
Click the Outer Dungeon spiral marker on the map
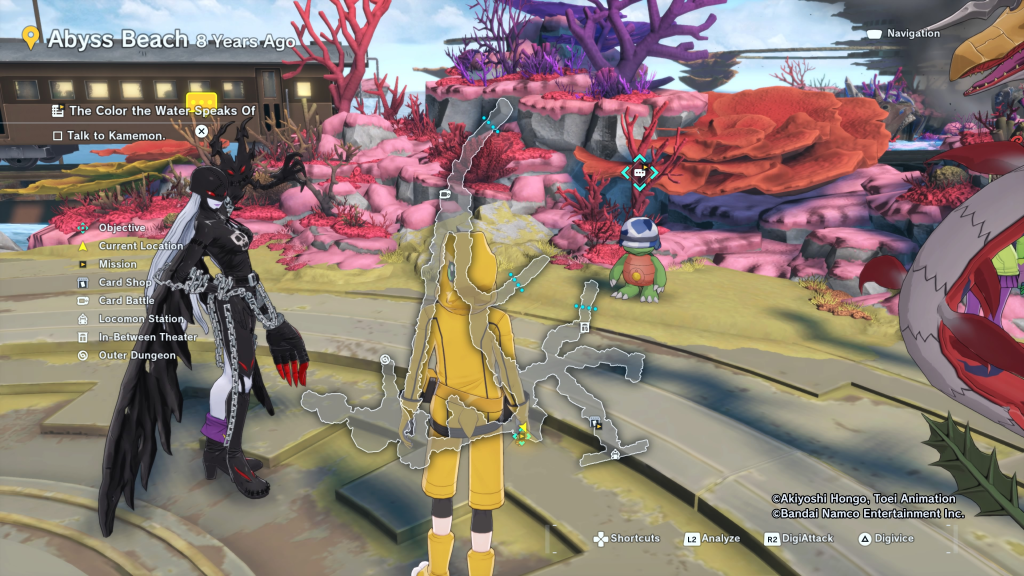pos(385,358)
